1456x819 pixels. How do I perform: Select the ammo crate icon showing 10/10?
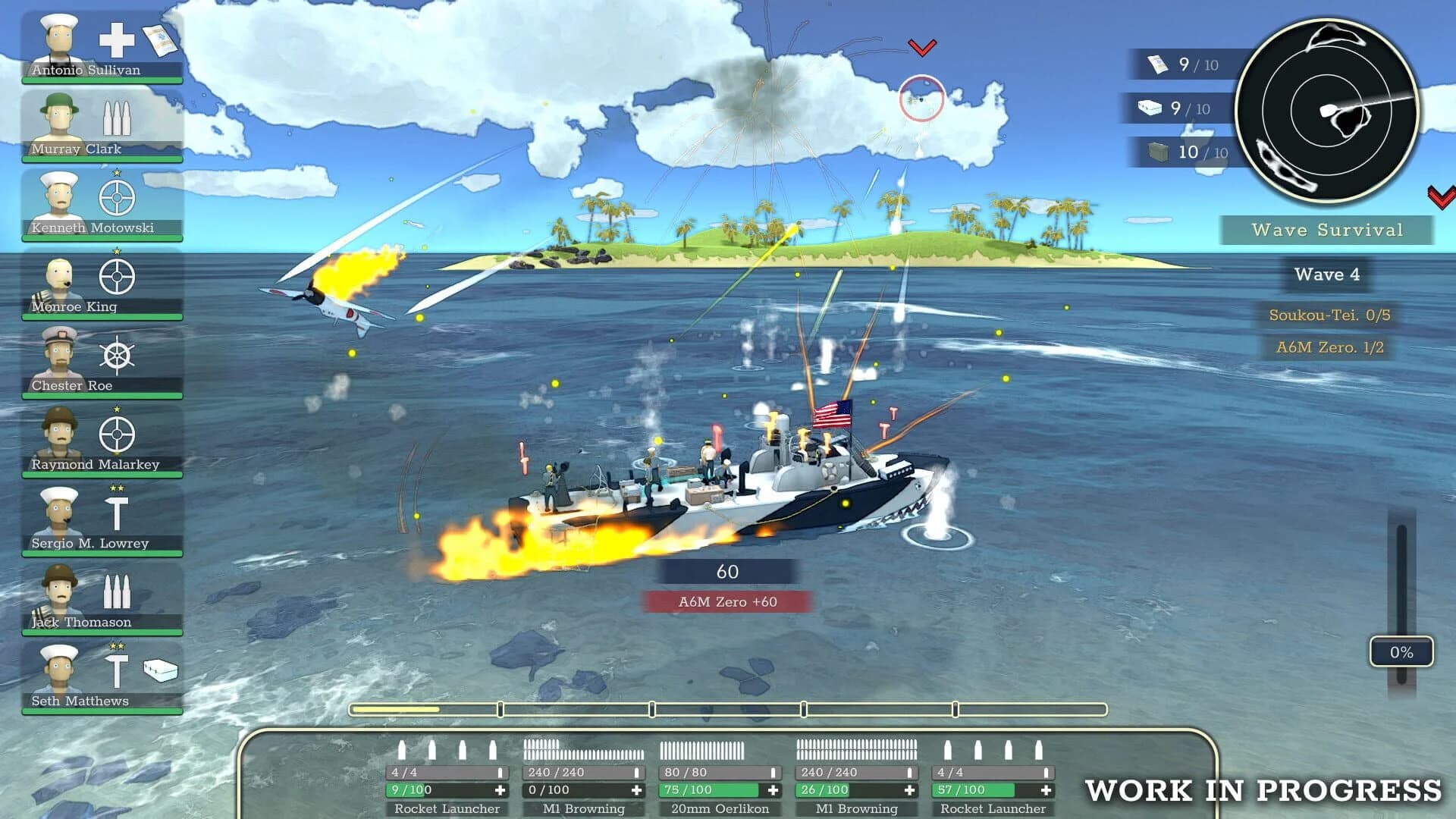[x=1156, y=152]
